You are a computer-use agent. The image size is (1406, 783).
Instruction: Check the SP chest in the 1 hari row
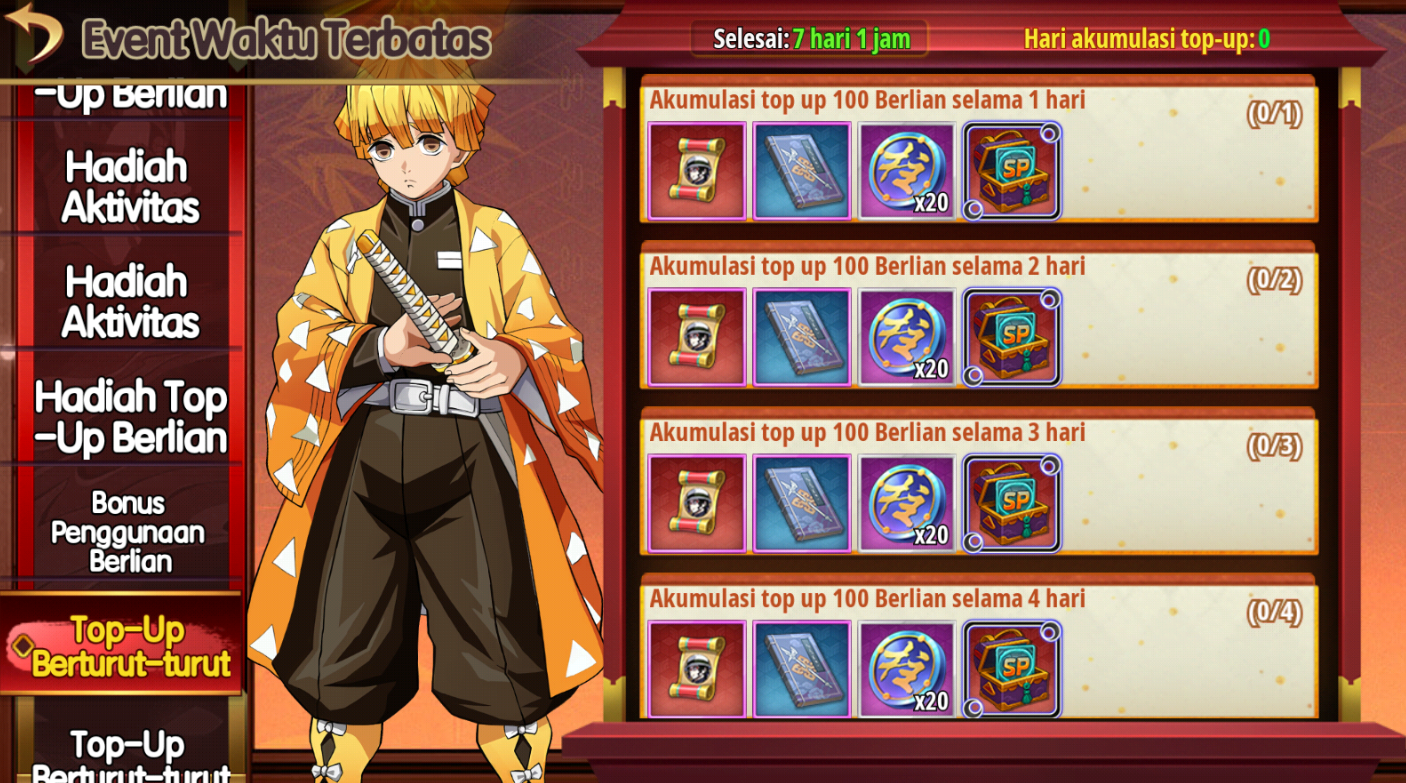click(1012, 171)
